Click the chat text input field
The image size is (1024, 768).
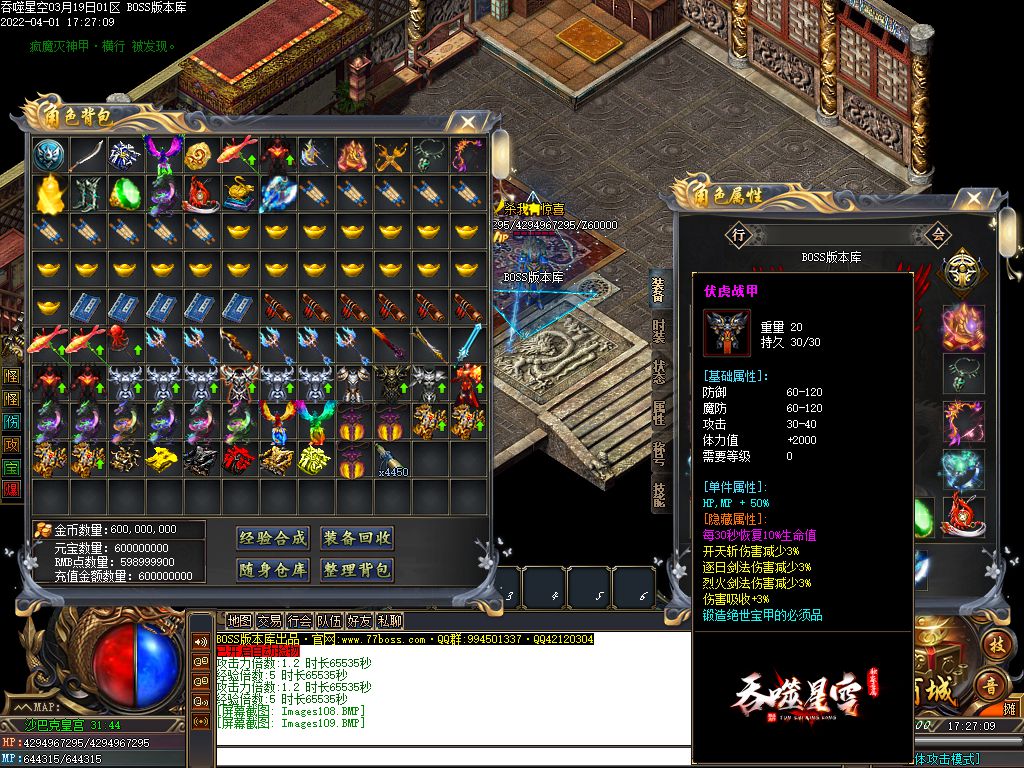(450, 757)
